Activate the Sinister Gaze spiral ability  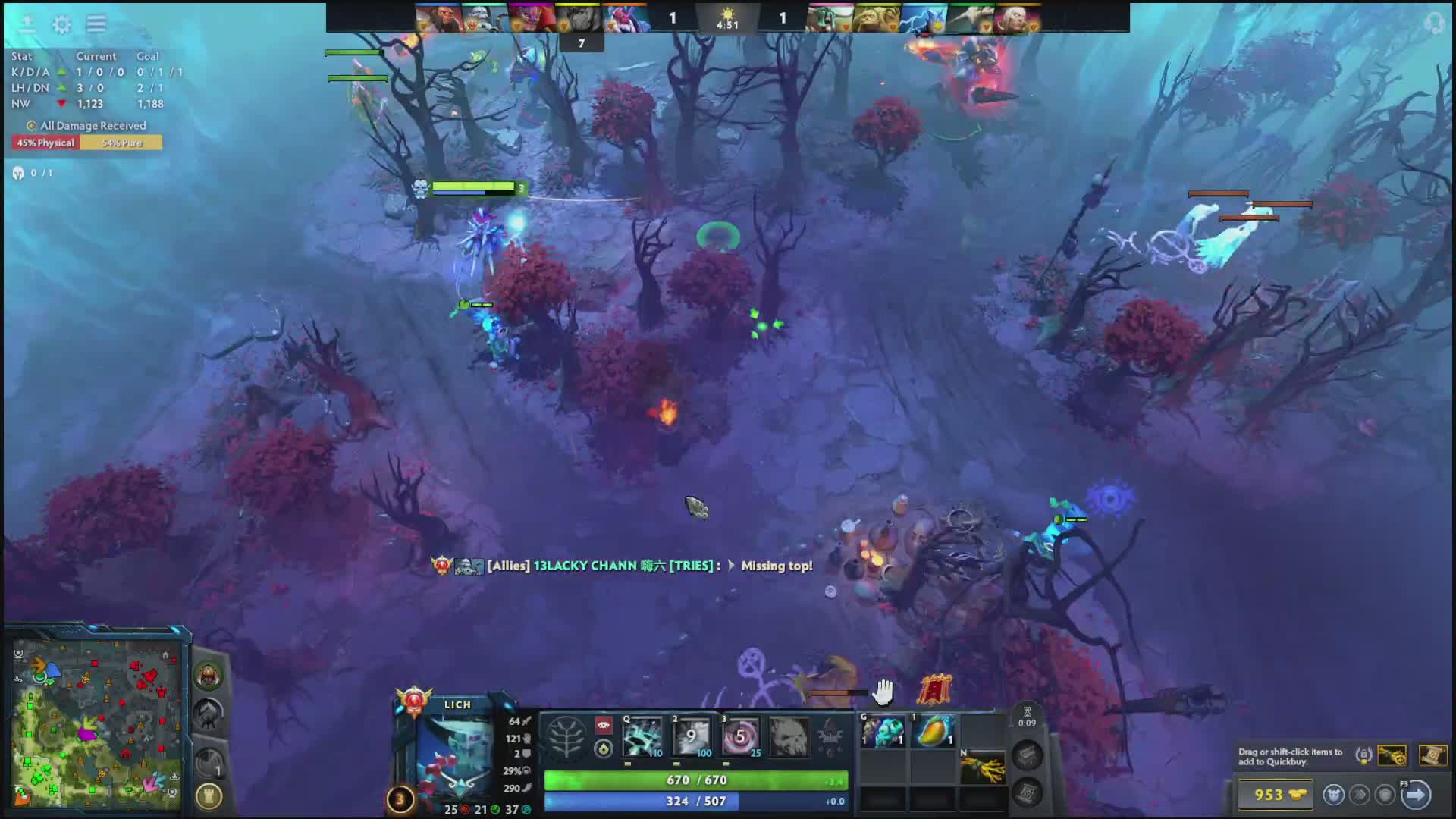pos(740,736)
